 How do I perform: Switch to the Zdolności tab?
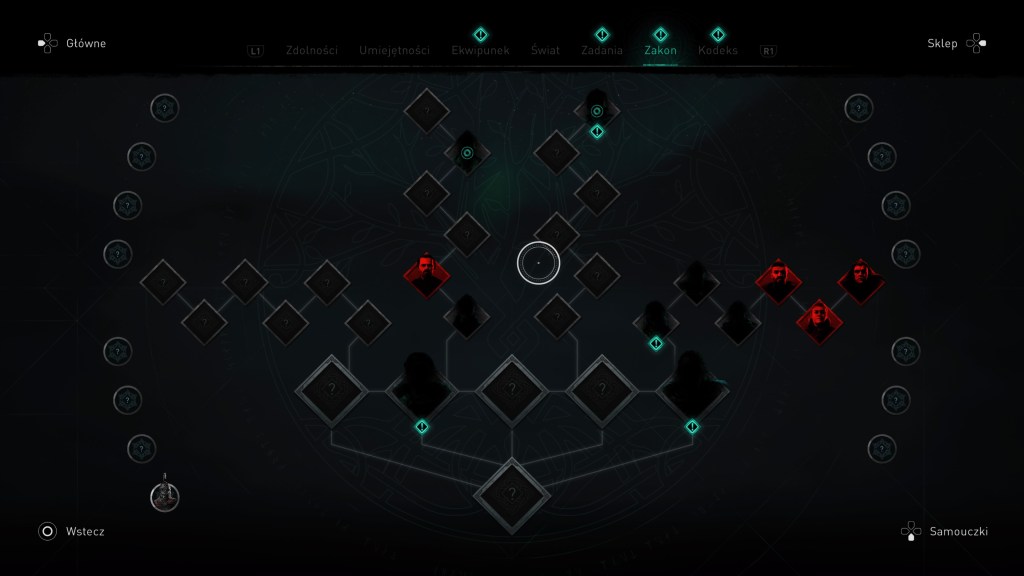311,50
